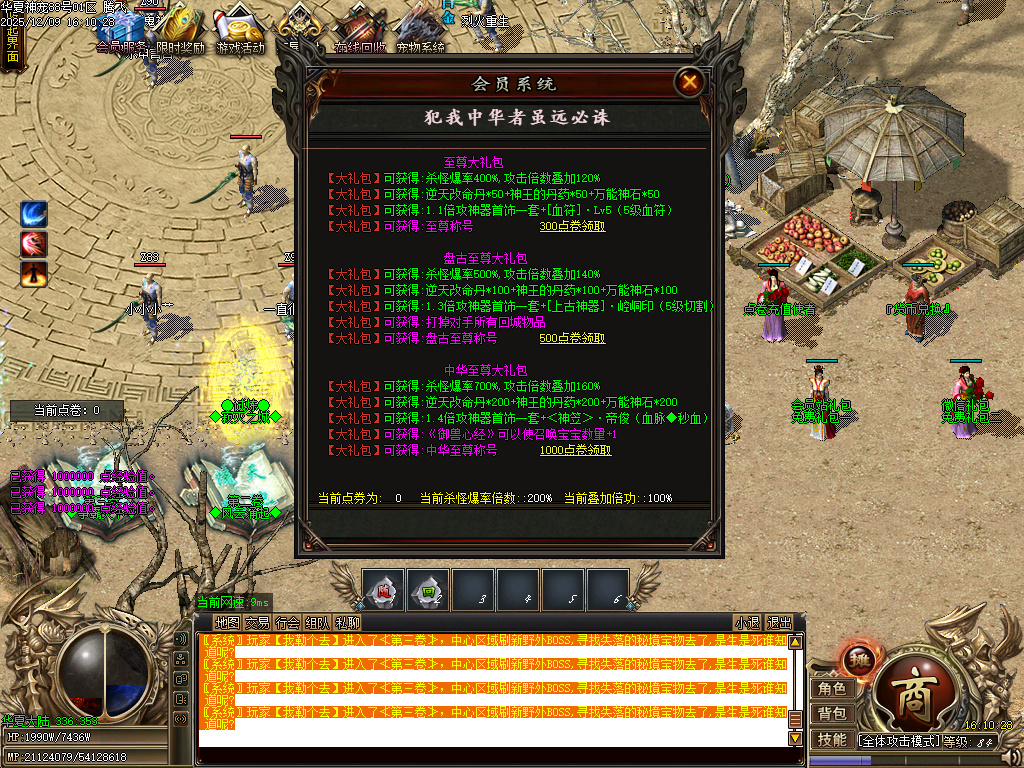This screenshot has height=768, width=1024.
Task: Open the 地图 map tab
Action: pos(227,622)
